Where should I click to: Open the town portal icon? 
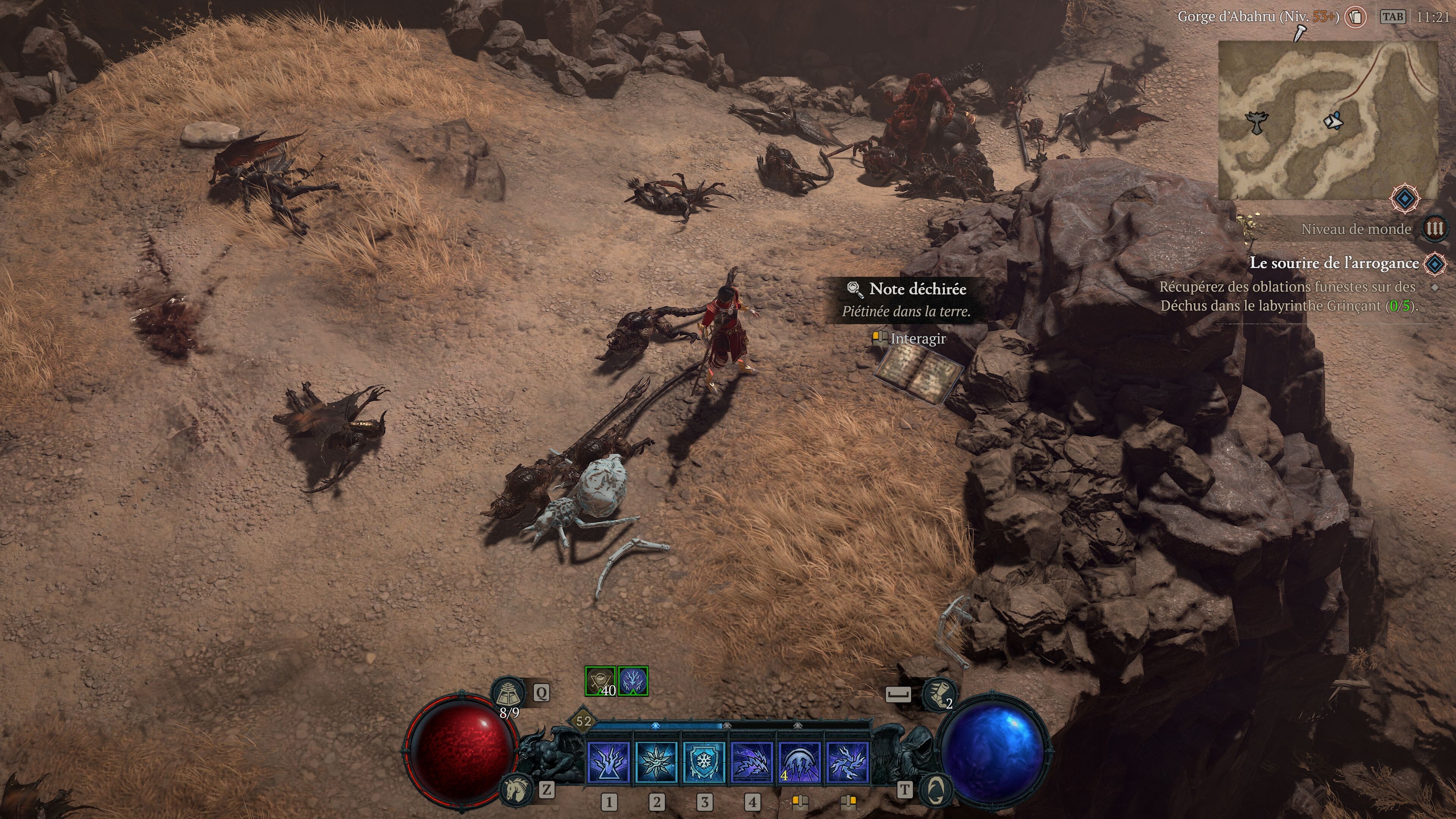(935, 789)
